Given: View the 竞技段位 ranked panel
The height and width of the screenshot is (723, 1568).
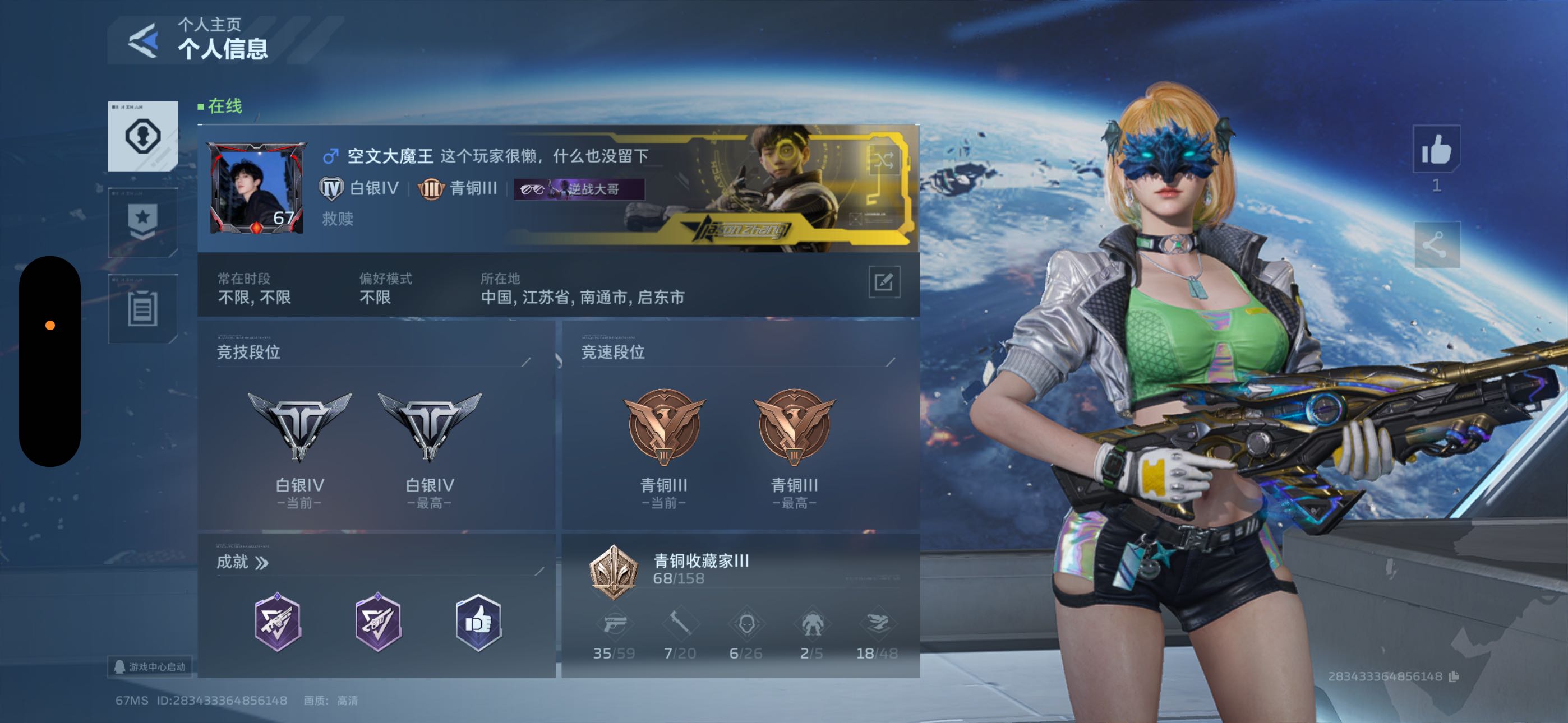Looking at the screenshot, I should click(376, 426).
